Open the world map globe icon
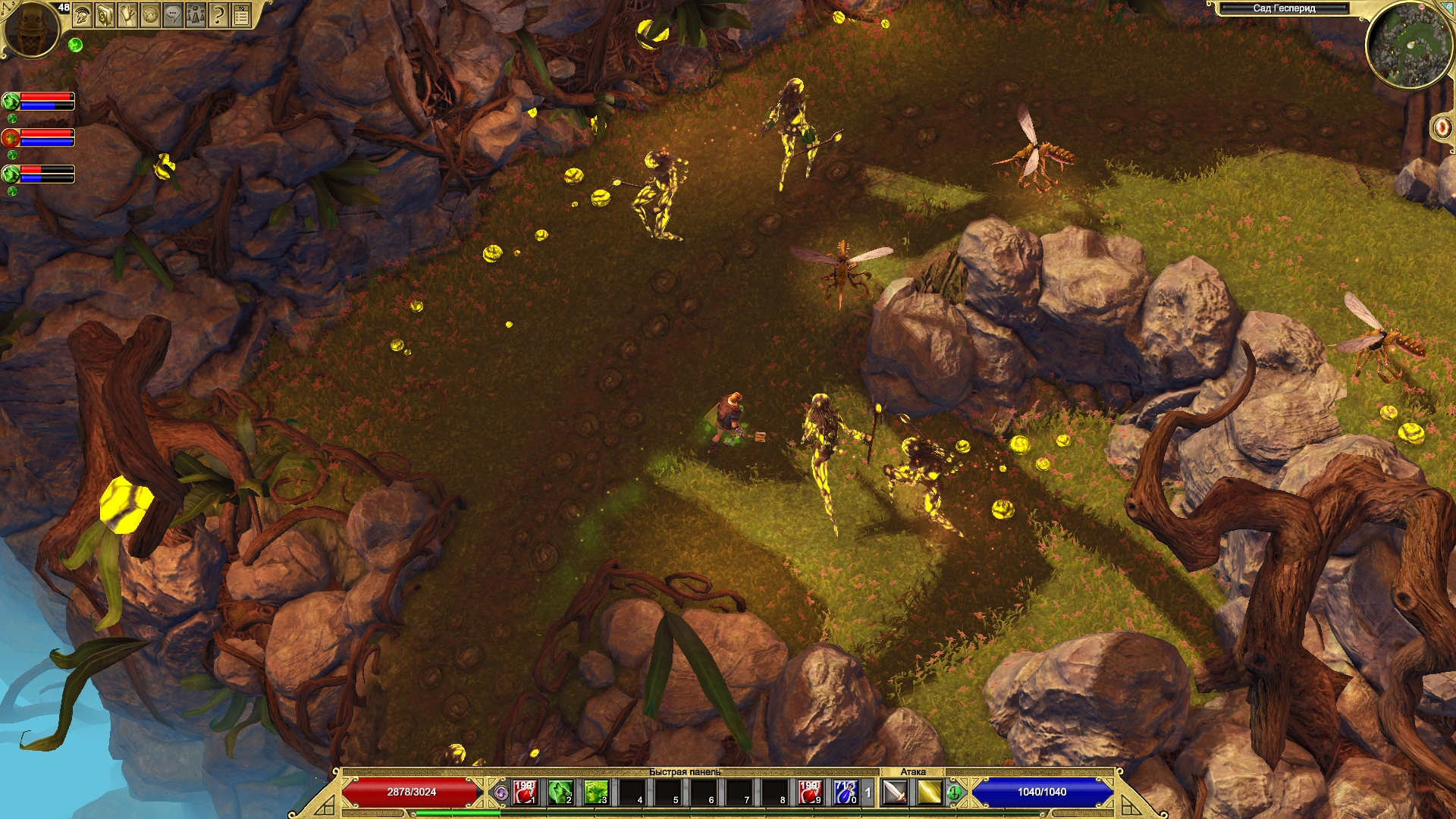Viewport: 1456px width, 819px height. click(x=150, y=15)
